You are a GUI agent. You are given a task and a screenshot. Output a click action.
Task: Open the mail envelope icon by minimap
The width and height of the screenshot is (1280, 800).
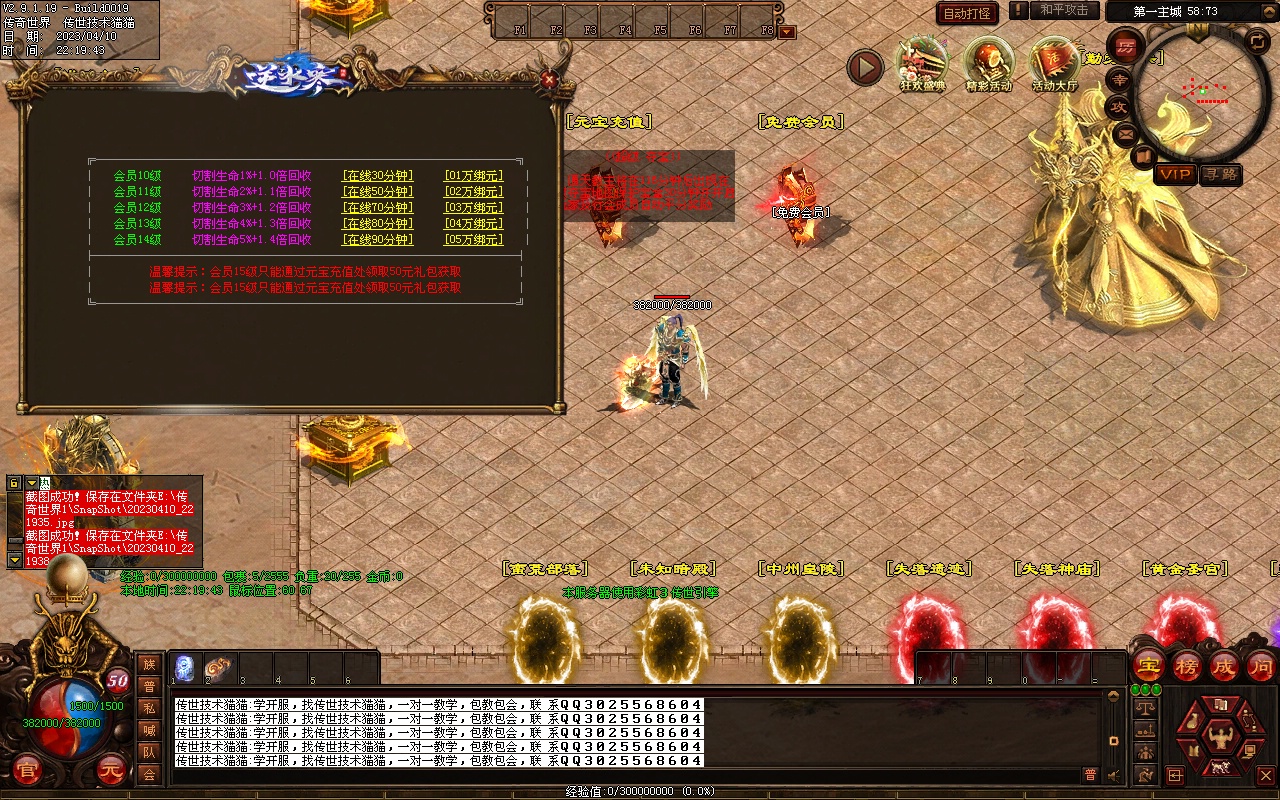[x=1126, y=133]
